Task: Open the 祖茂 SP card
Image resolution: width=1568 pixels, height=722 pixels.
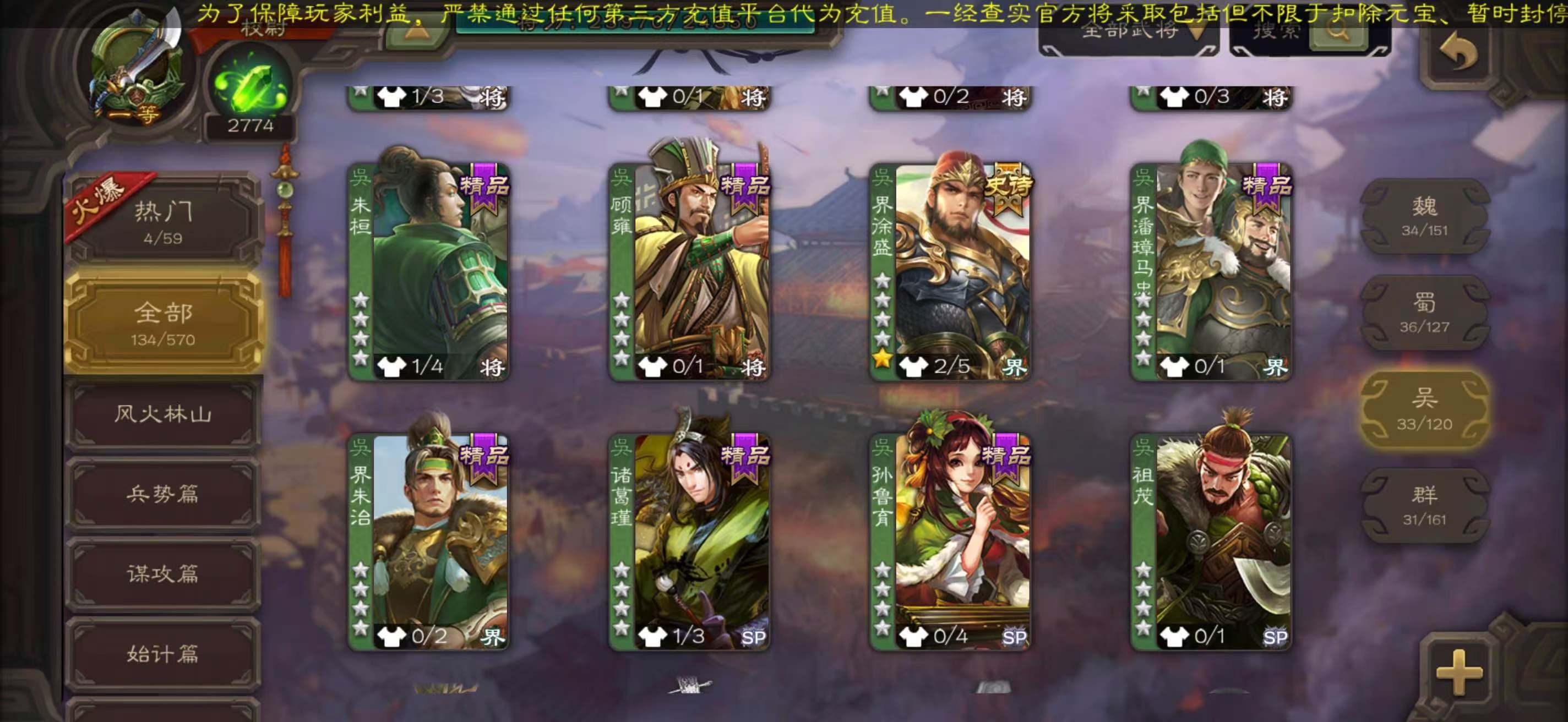Action: click(x=1211, y=541)
